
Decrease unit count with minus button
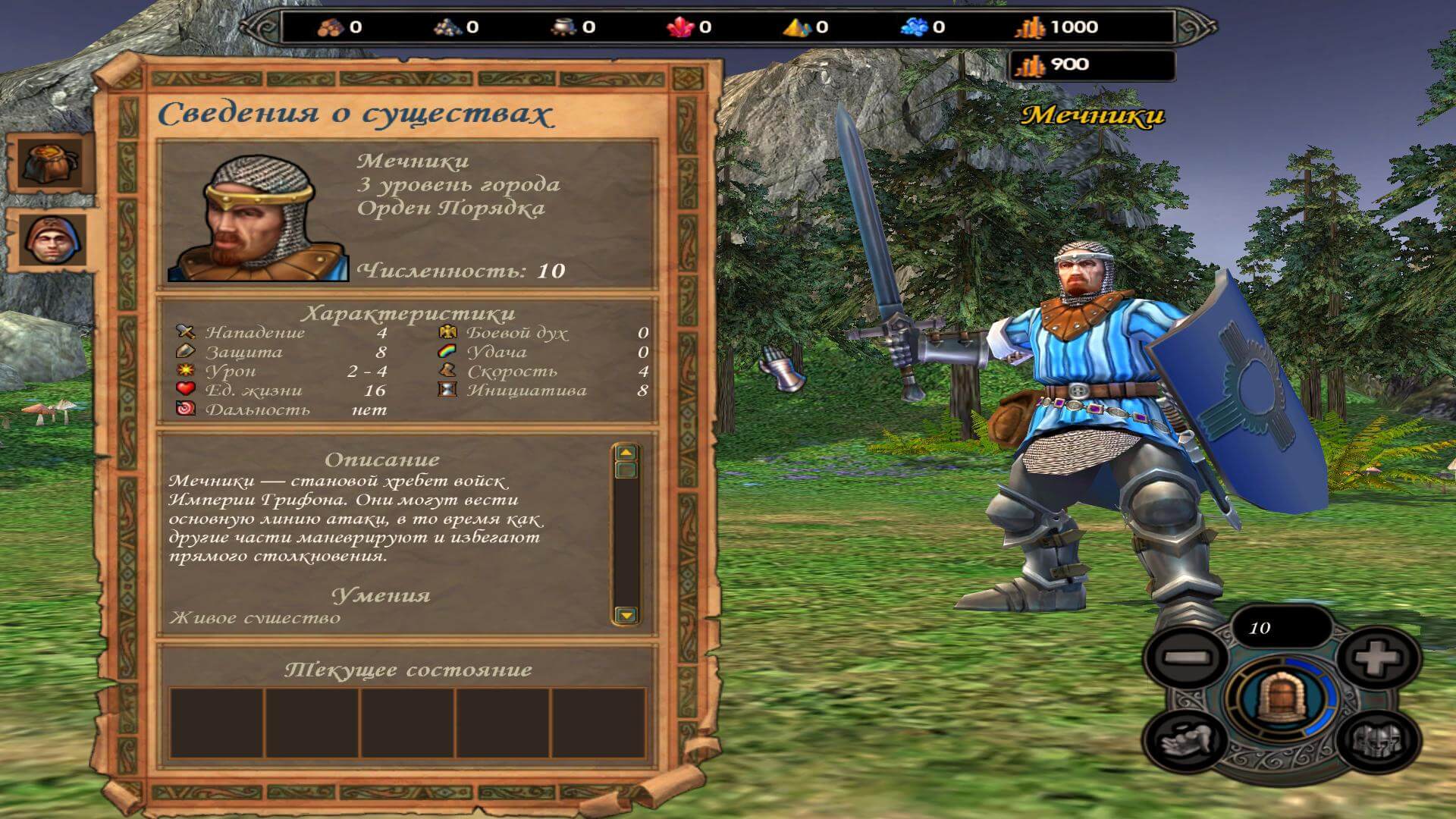click(x=1185, y=658)
